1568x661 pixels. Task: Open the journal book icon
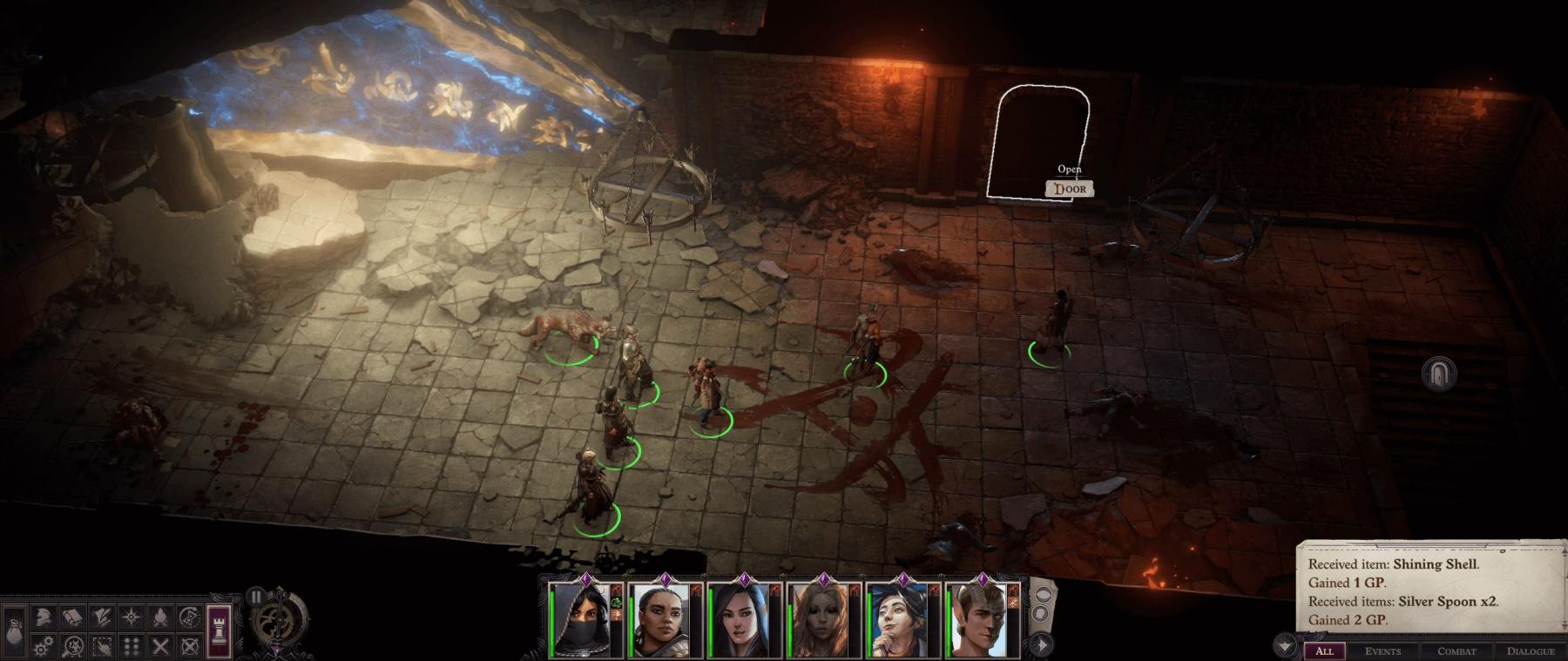pyautogui.click(x=72, y=617)
